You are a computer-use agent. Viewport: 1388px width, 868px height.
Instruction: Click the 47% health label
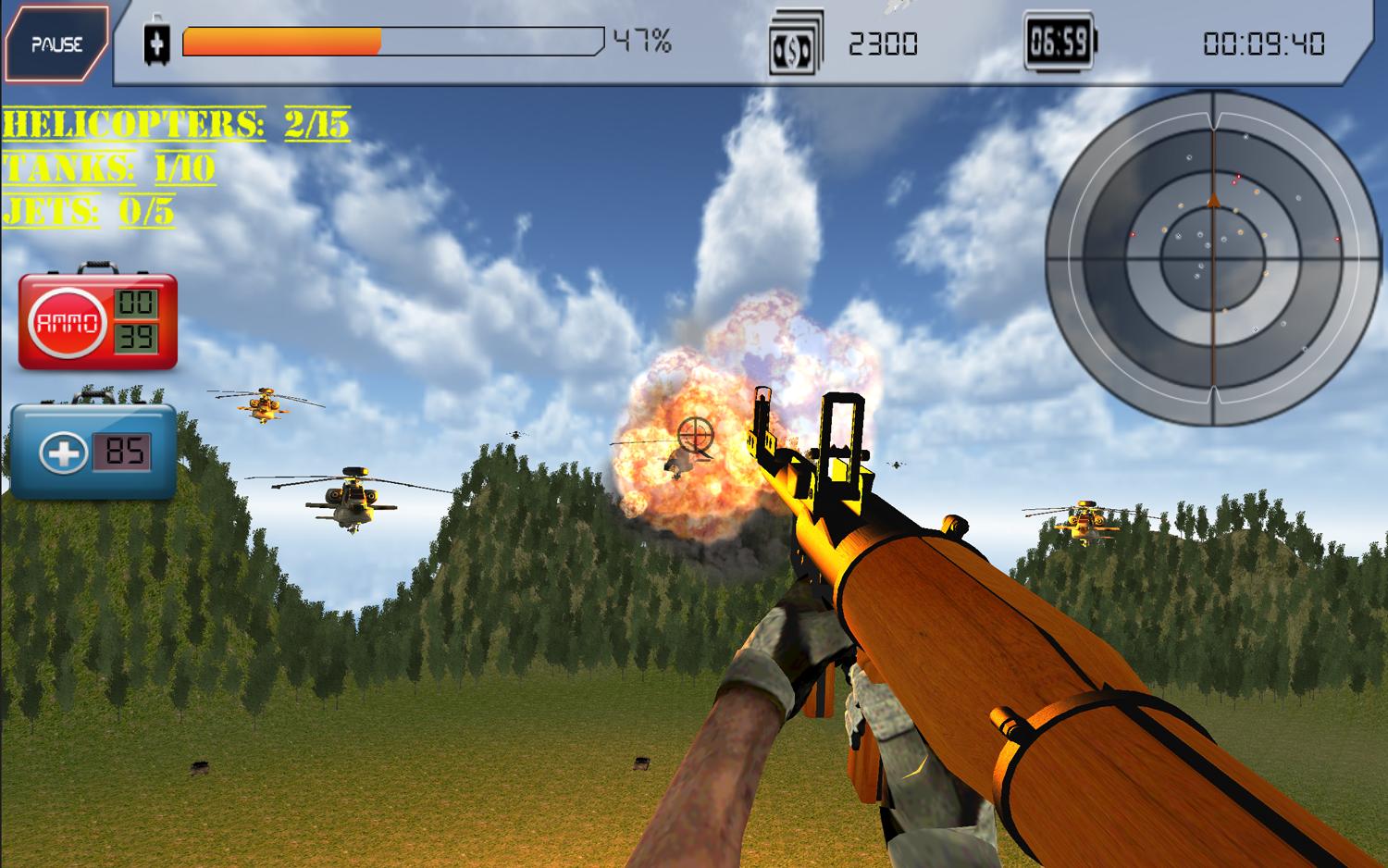tap(642, 41)
